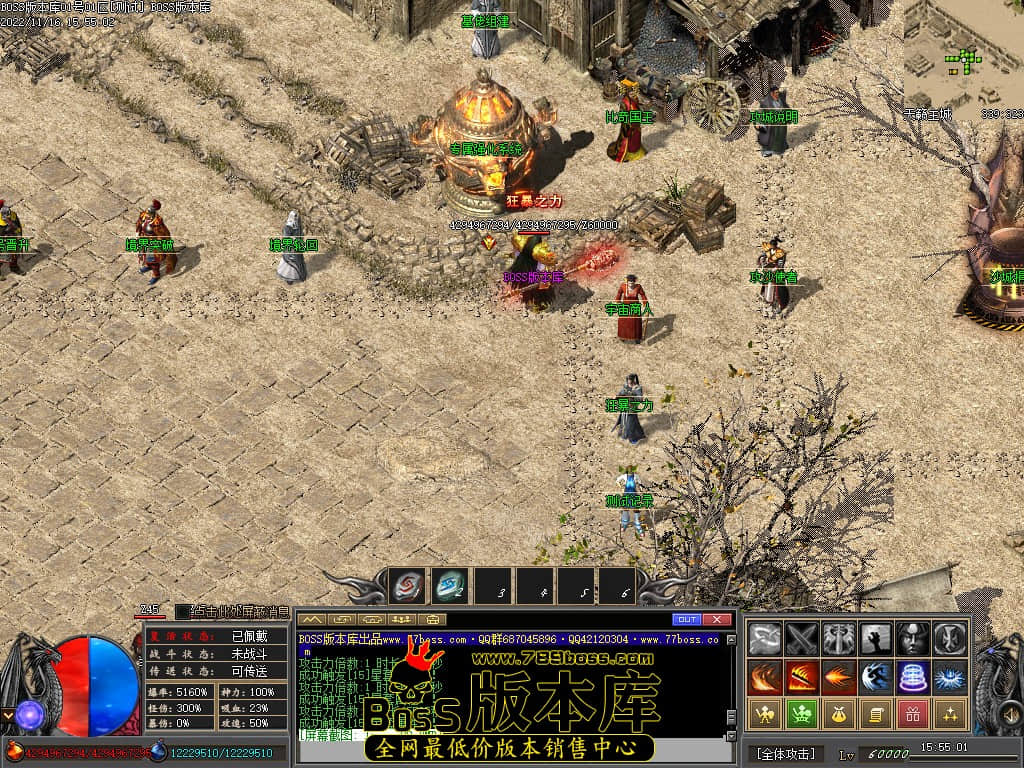
Task: Open the scroll quest log button
Action: coord(876,714)
